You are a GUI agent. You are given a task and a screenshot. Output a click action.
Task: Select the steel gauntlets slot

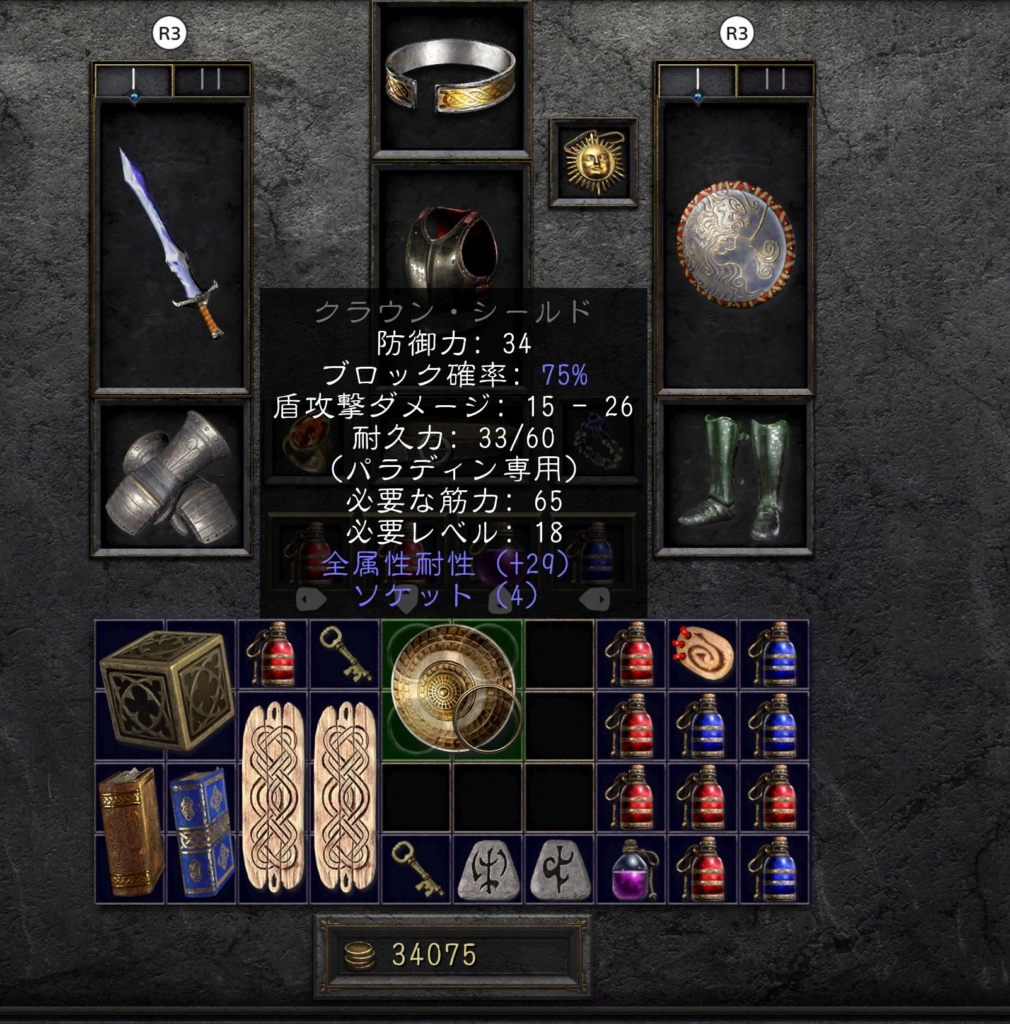pos(170,477)
